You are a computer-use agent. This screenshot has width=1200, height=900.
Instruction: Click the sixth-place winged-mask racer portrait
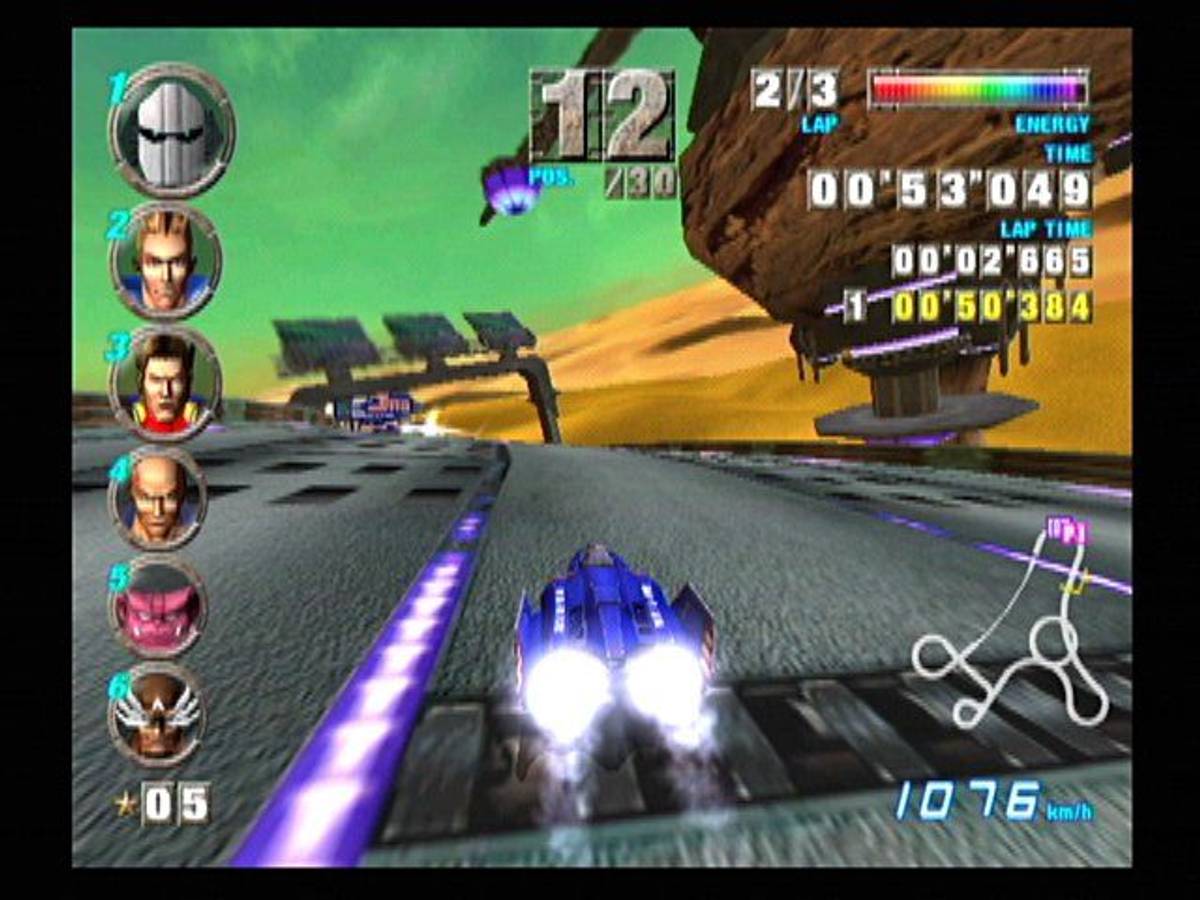(158, 714)
